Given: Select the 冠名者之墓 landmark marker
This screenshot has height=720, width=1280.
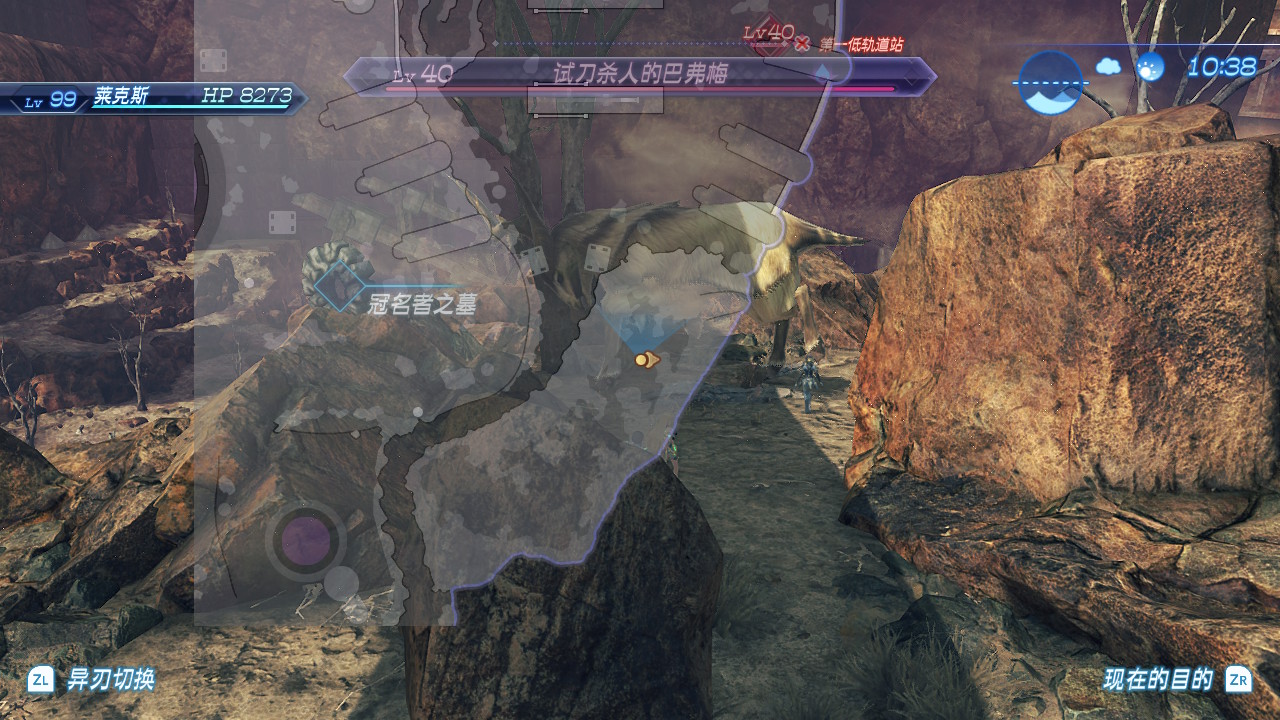Looking at the screenshot, I should [340, 286].
